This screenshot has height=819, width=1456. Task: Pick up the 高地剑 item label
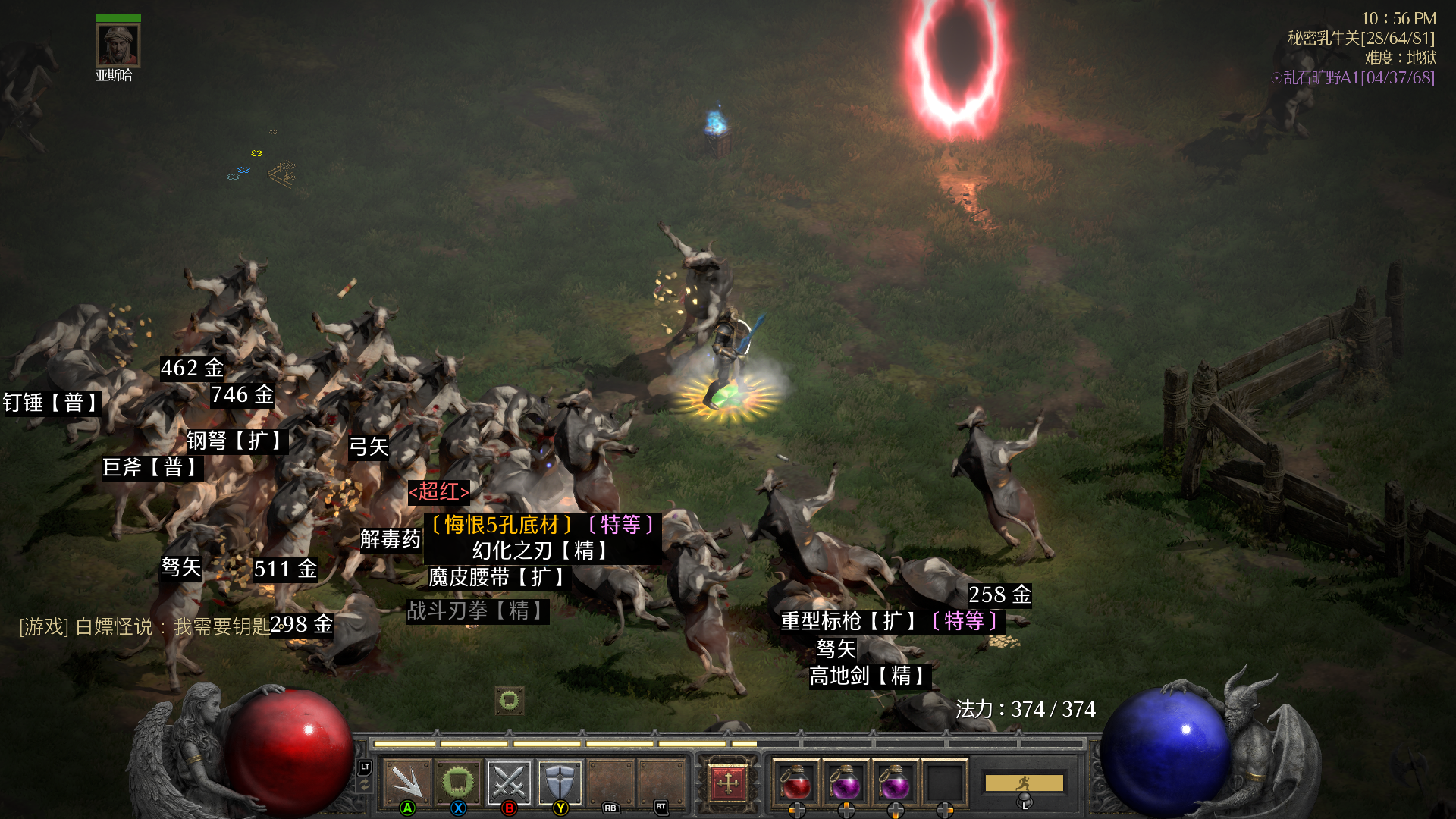coord(869,676)
